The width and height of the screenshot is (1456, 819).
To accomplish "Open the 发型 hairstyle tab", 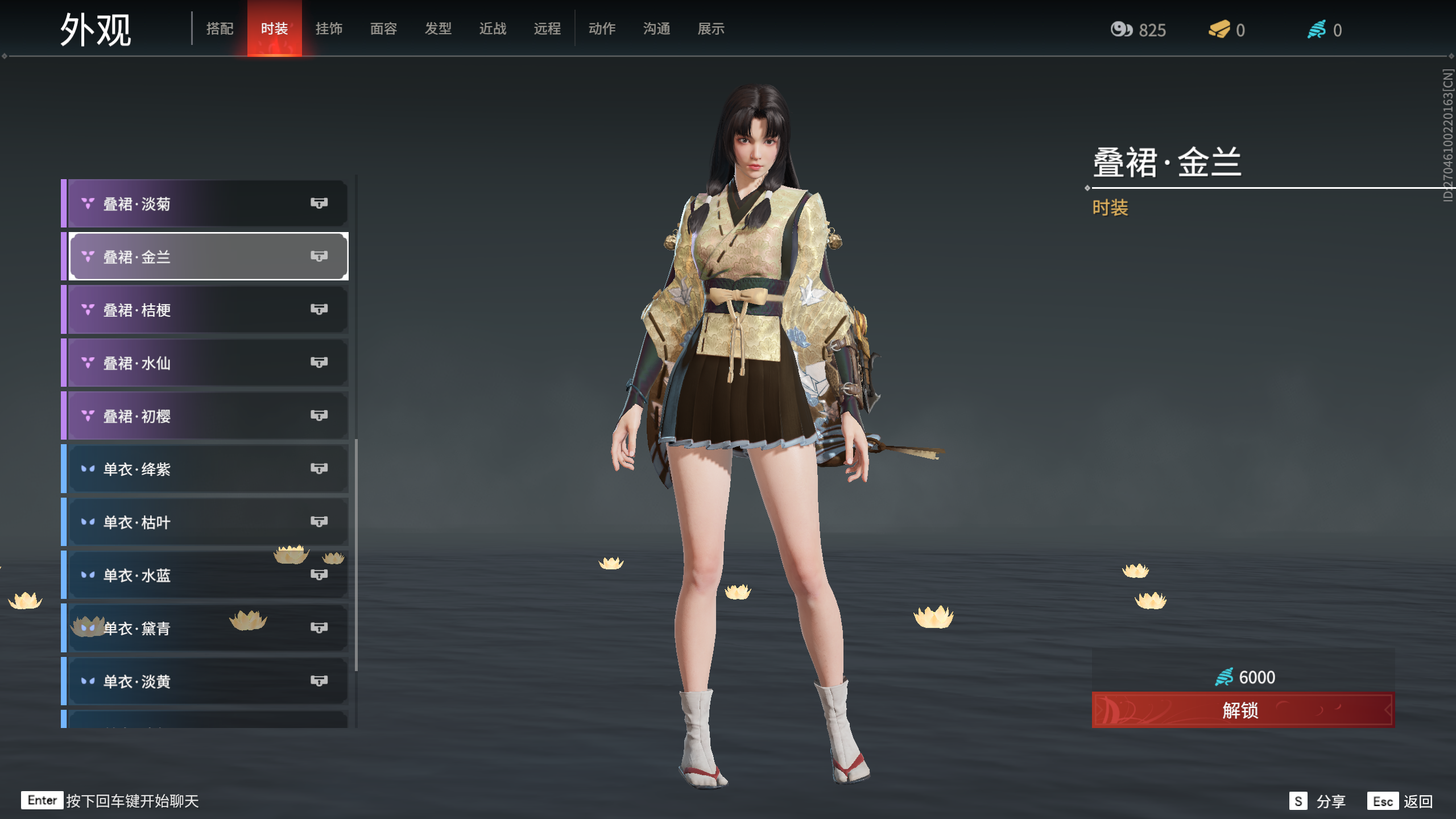I will [x=438, y=29].
